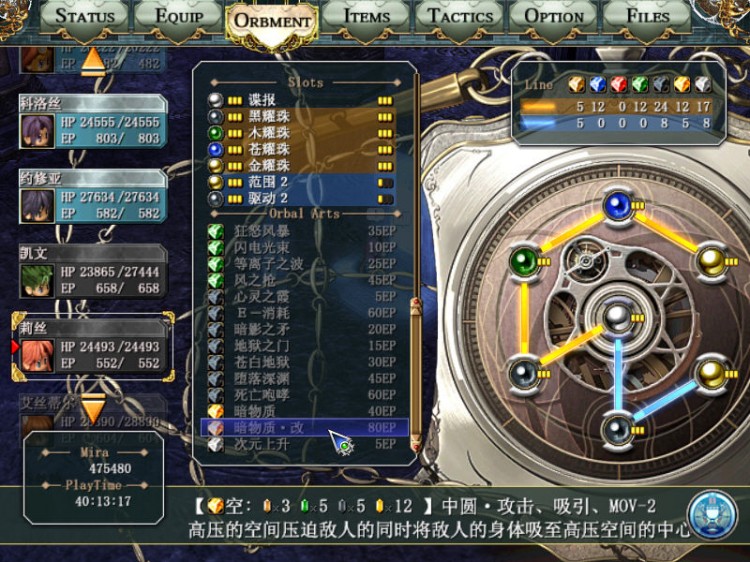
Task: Click the orange up arrow above party list
Action: 92,60
